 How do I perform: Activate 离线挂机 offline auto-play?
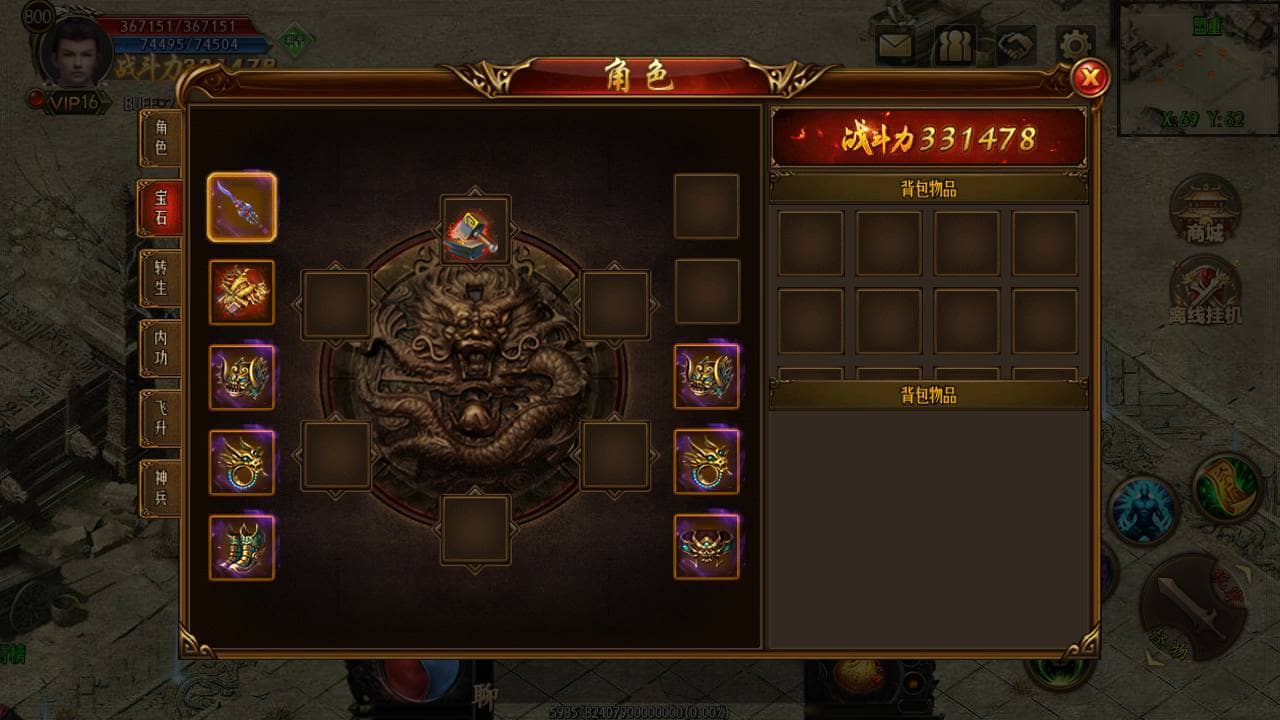(1205, 290)
